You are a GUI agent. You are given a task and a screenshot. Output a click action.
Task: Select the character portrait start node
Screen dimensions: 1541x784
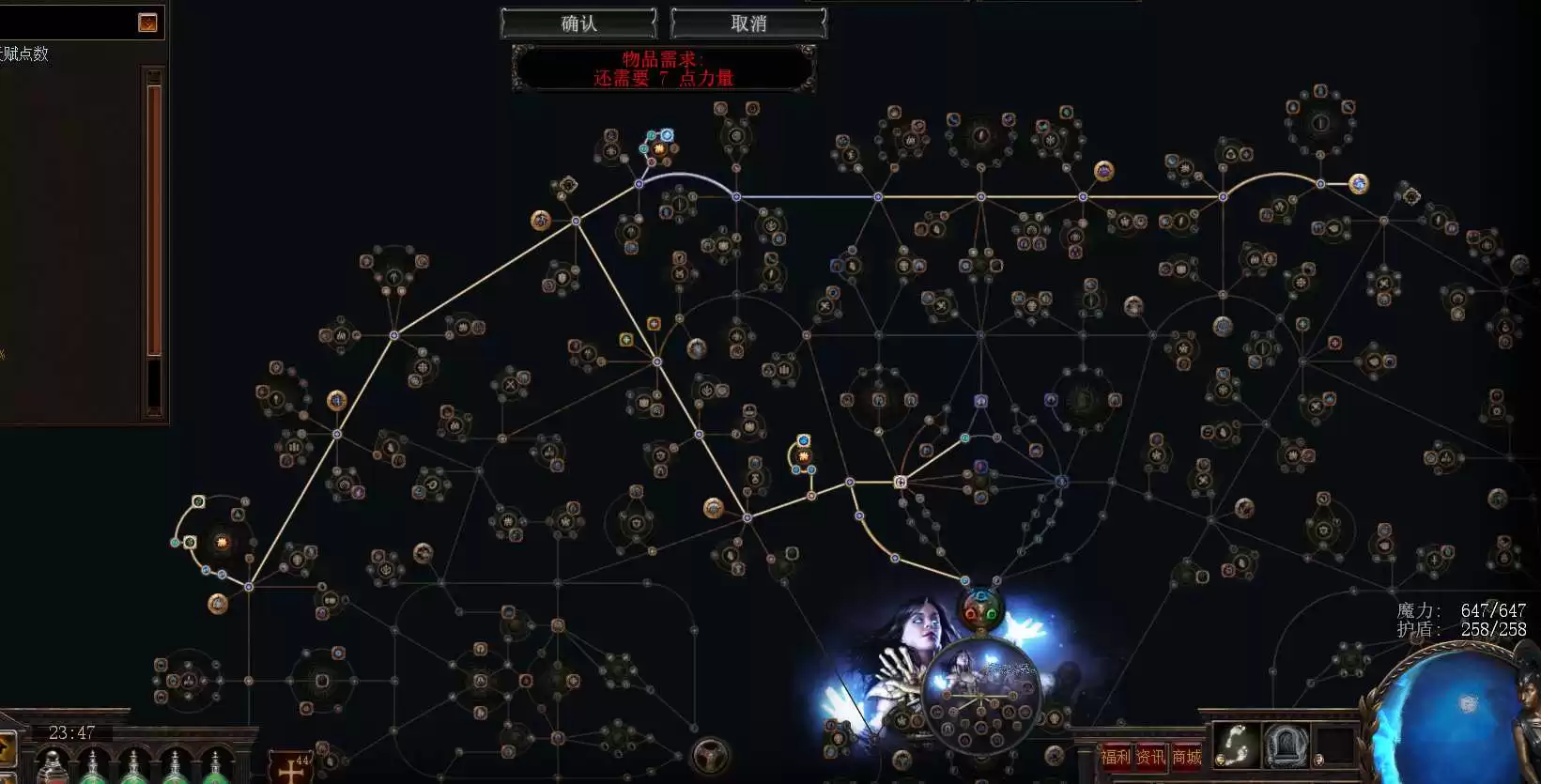click(x=979, y=695)
